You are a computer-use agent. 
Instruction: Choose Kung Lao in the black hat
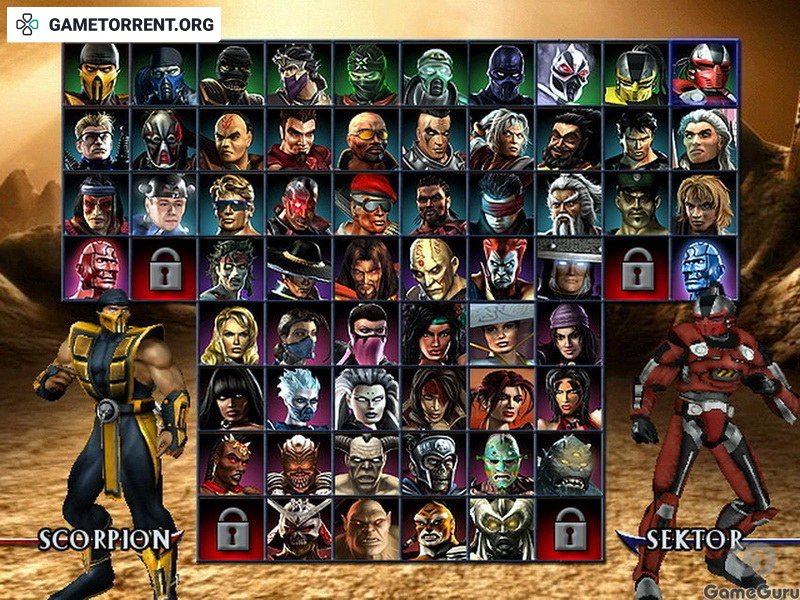[x=299, y=268]
